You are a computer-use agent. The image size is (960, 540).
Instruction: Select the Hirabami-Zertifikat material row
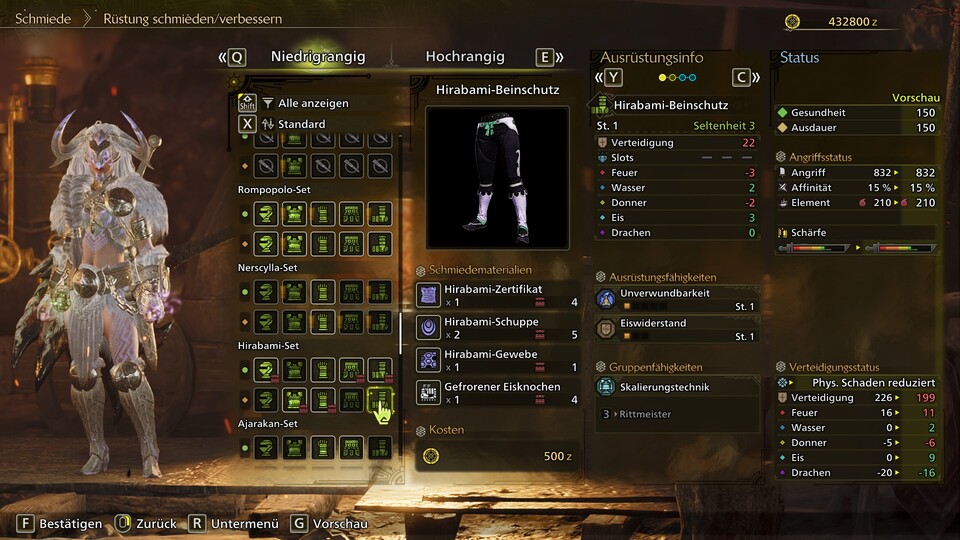pyautogui.click(x=497, y=295)
